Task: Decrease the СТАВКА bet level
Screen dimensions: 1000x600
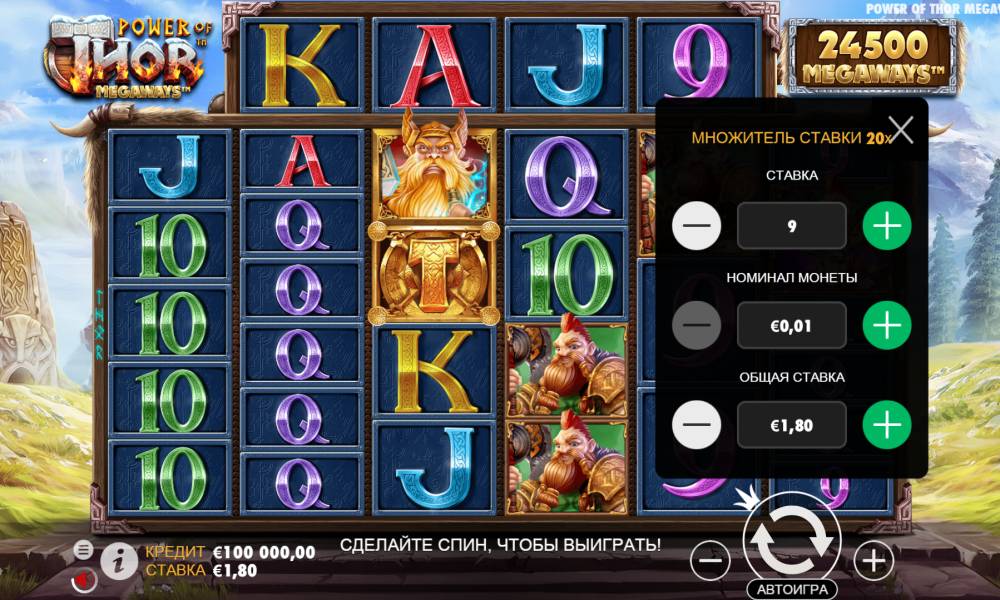Action: [697, 226]
